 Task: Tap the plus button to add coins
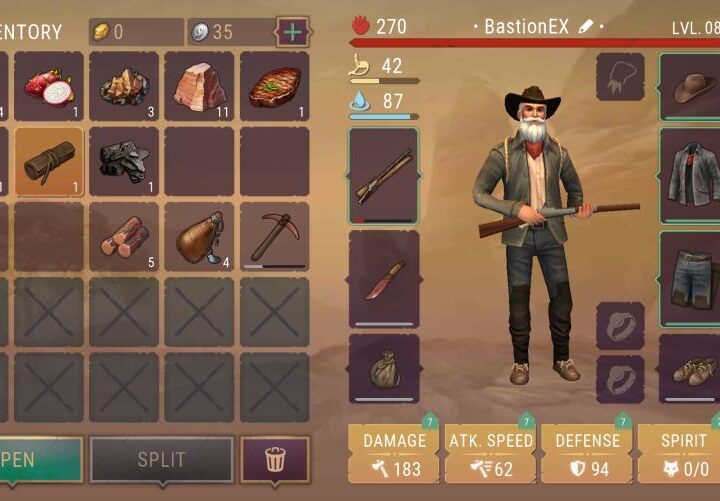point(292,32)
